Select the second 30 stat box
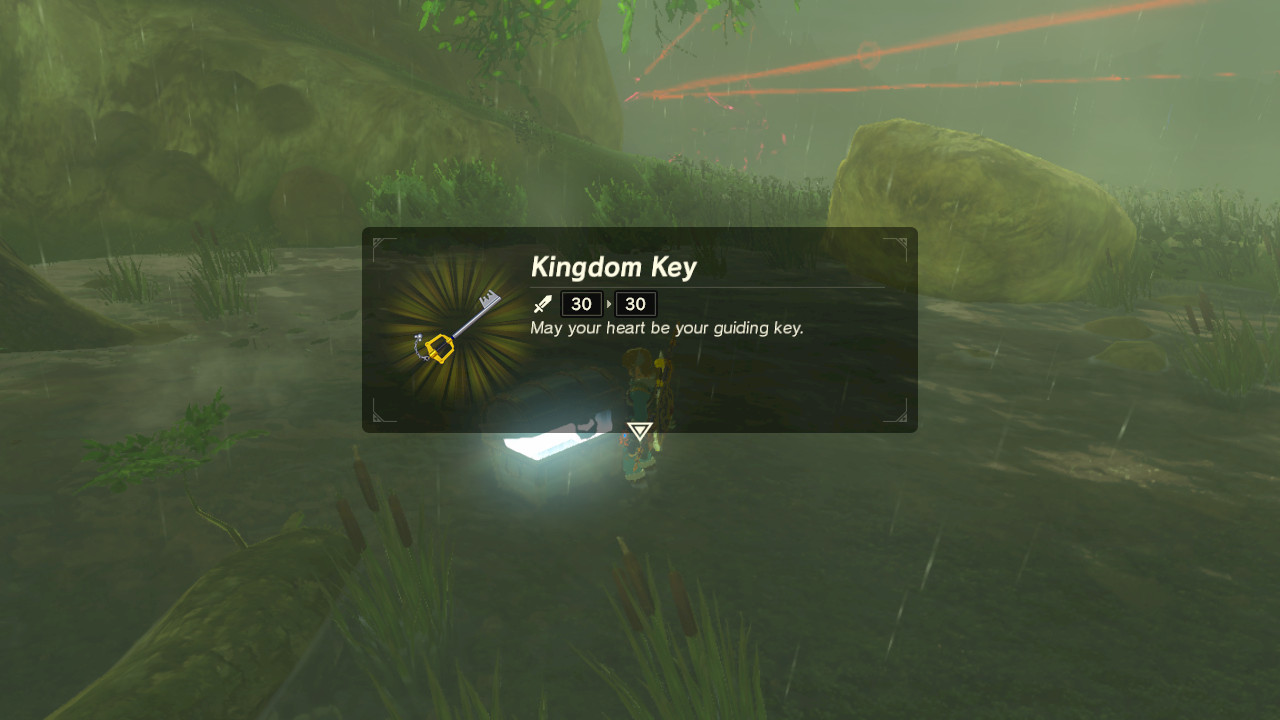Image resolution: width=1280 pixels, height=720 pixels. (x=635, y=303)
